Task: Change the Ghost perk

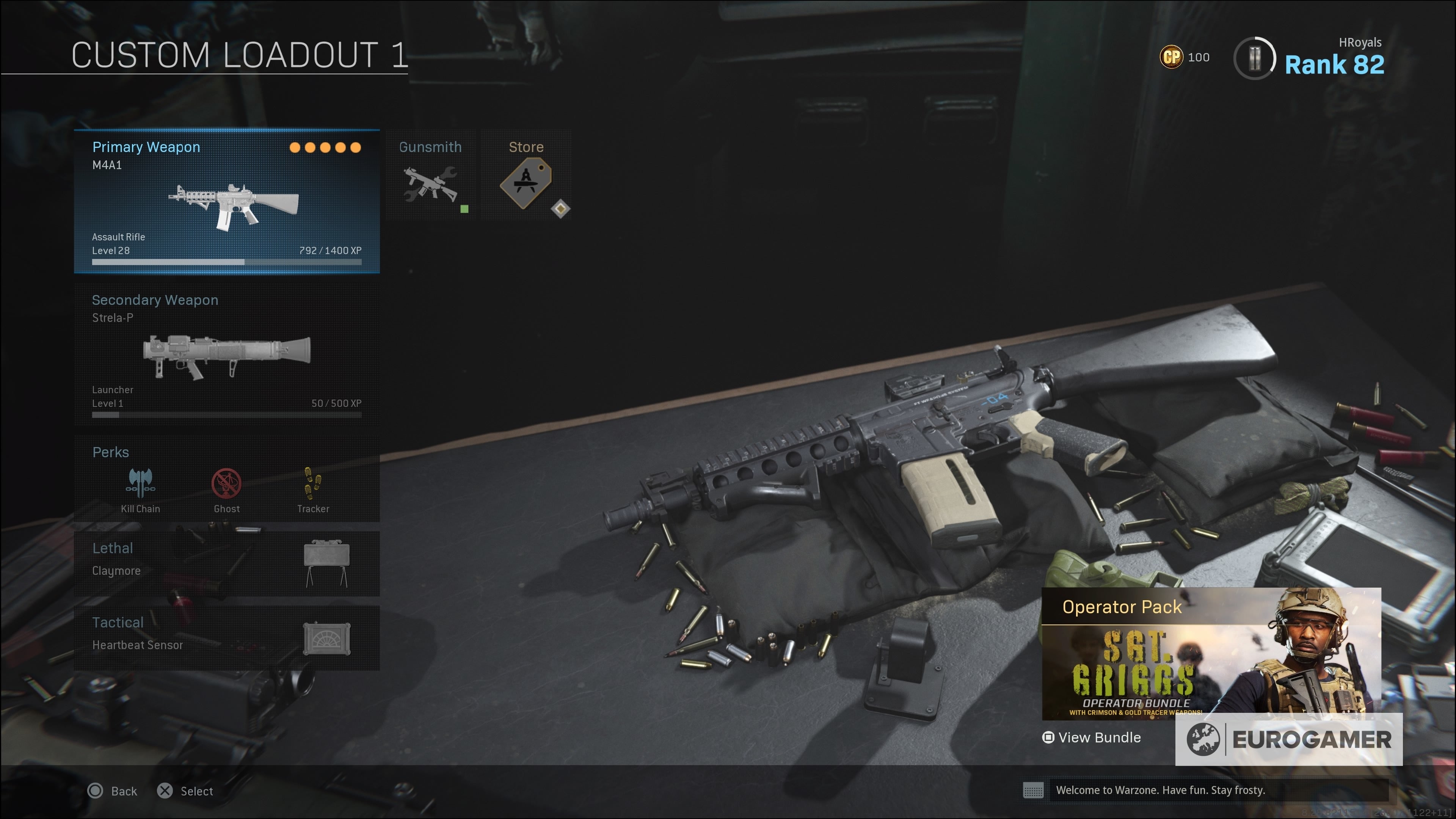Action: (227, 490)
